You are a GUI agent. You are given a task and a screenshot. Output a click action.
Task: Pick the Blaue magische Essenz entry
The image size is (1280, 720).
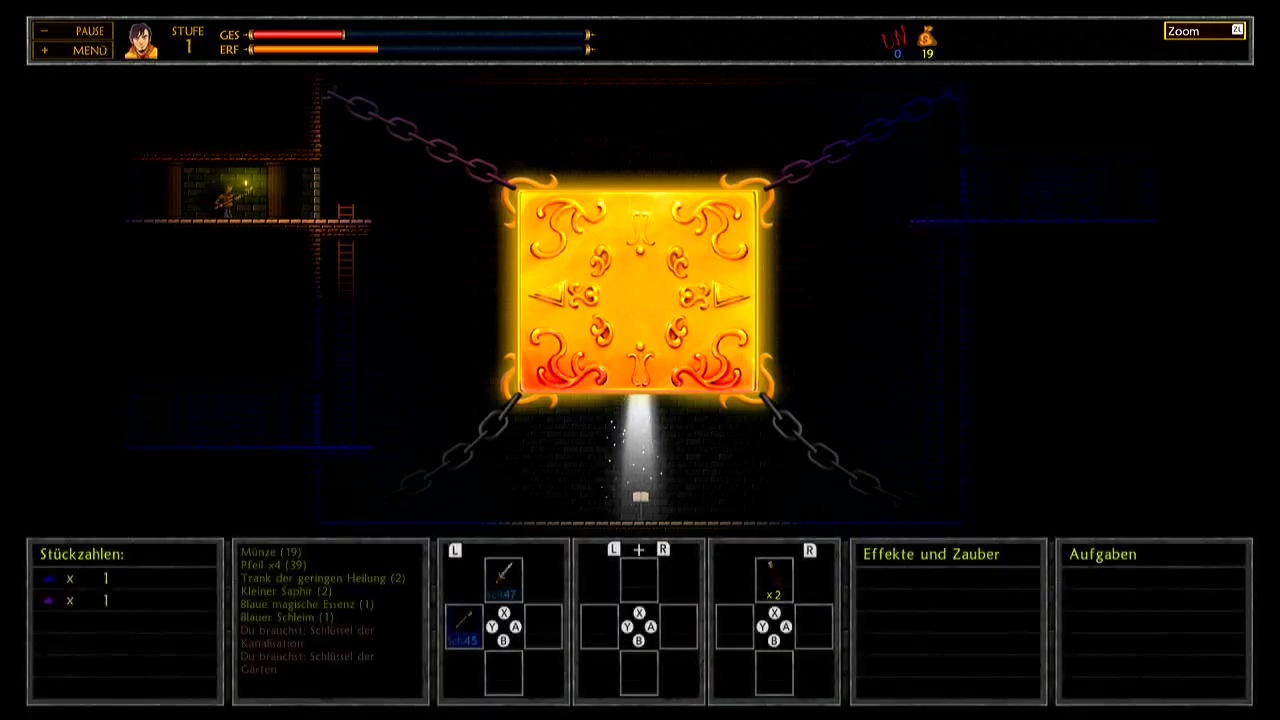click(x=307, y=604)
